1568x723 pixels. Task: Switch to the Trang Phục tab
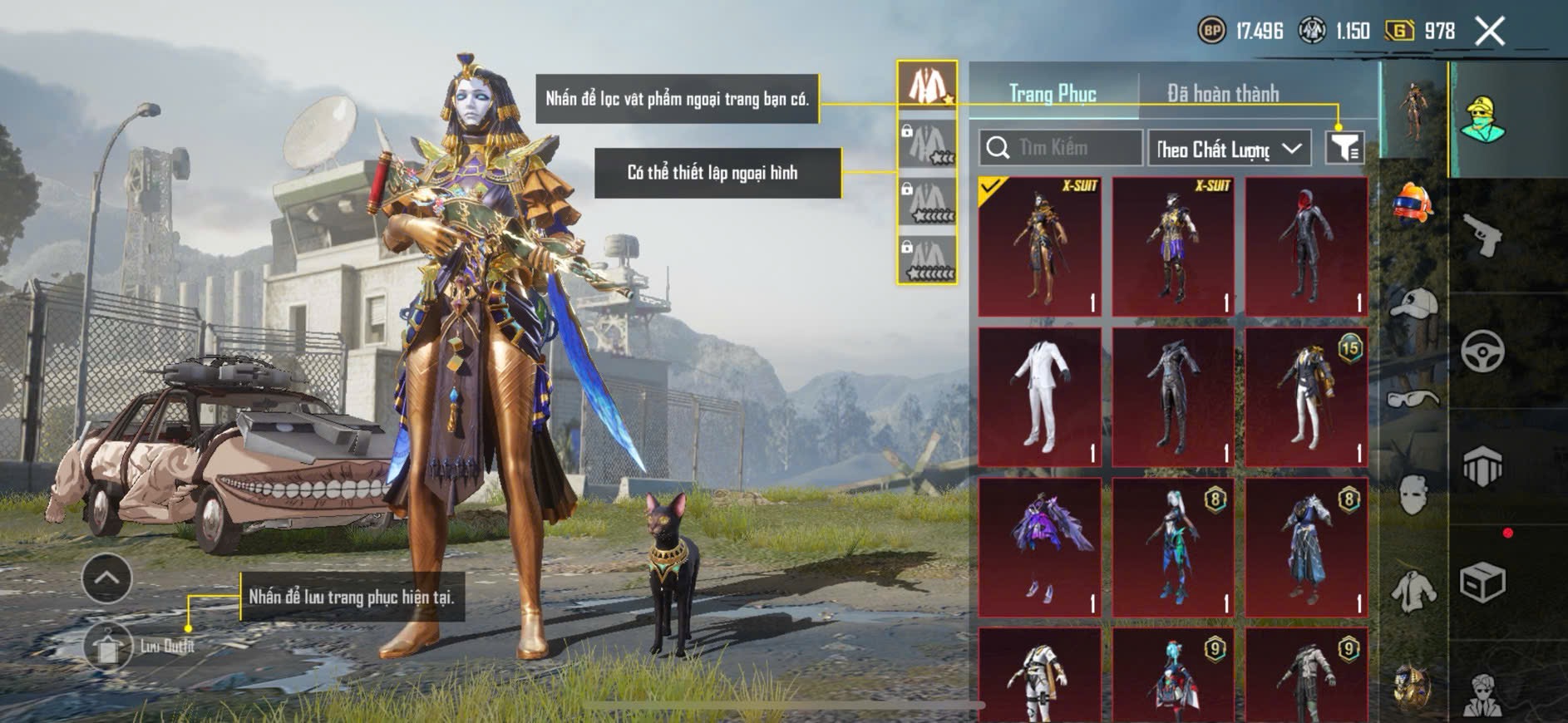1053,94
